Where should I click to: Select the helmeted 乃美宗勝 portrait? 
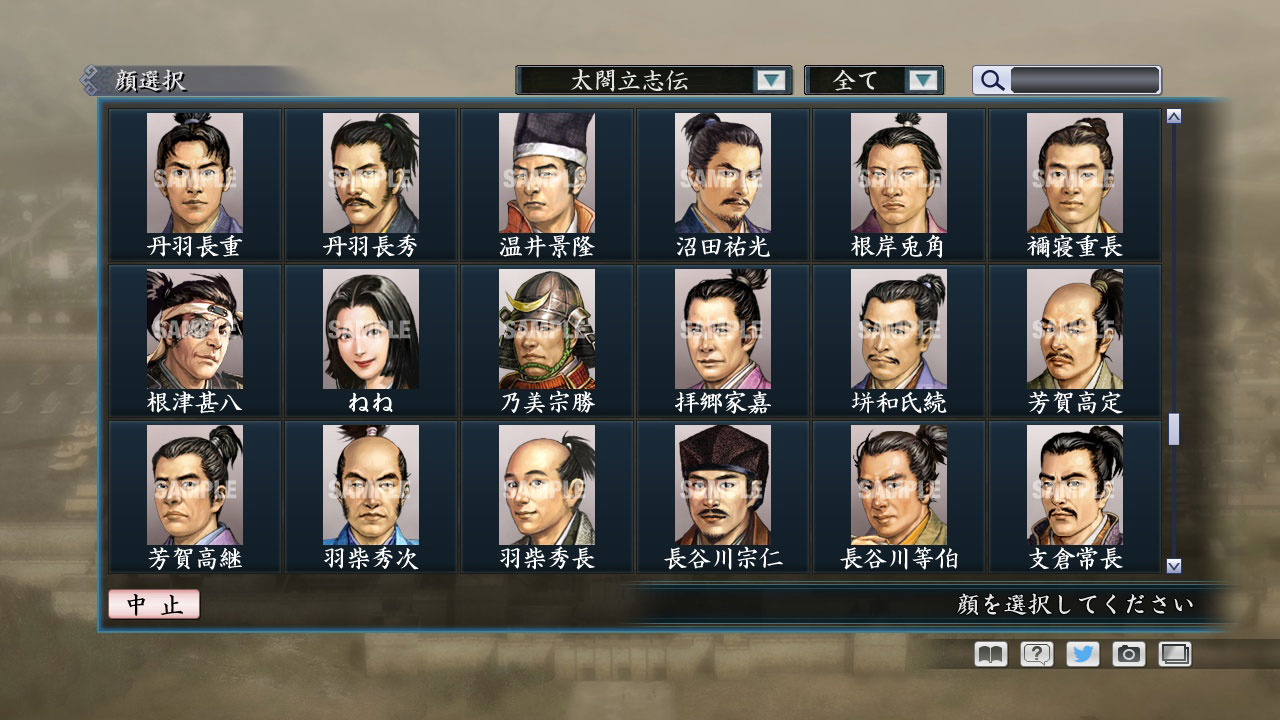click(545, 328)
